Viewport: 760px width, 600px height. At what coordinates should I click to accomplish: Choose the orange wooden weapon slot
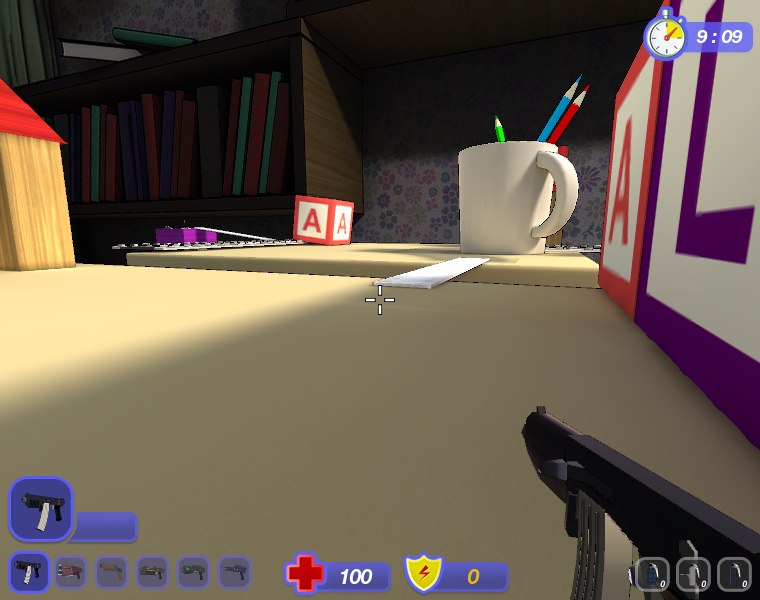(x=111, y=572)
